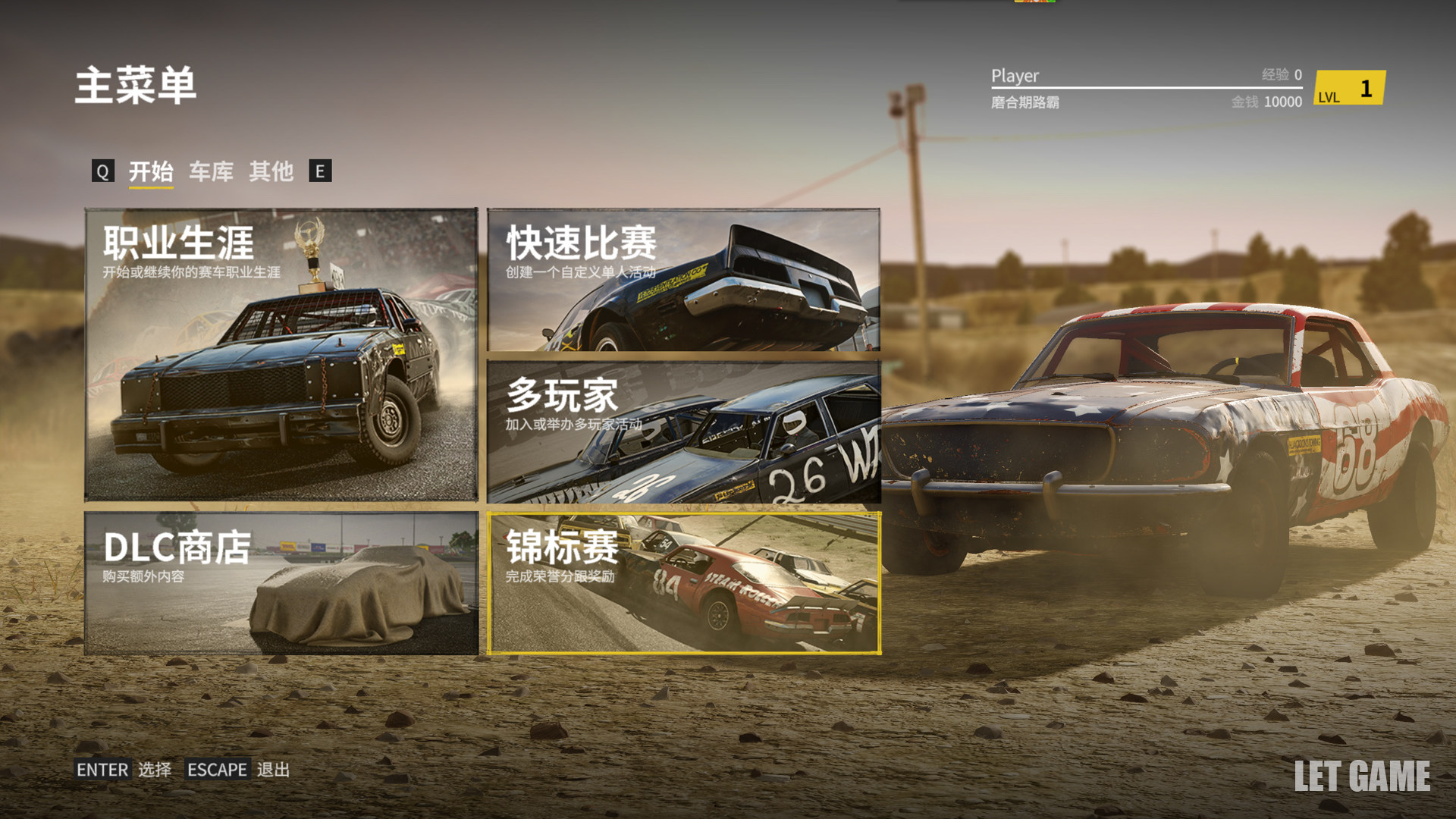
Task: Select the 开始 start tab
Action: click(151, 171)
